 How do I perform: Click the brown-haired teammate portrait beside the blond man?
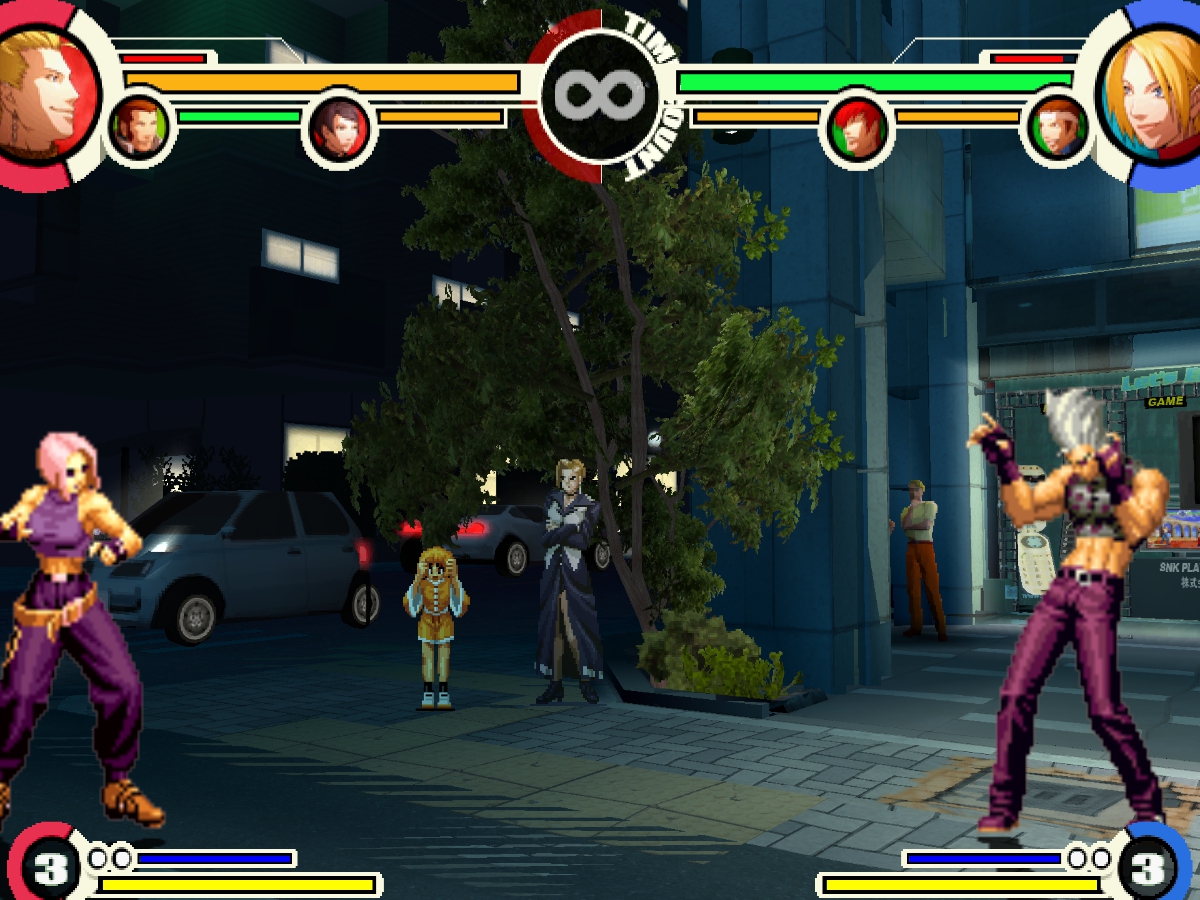pyautogui.click(x=138, y=128)
